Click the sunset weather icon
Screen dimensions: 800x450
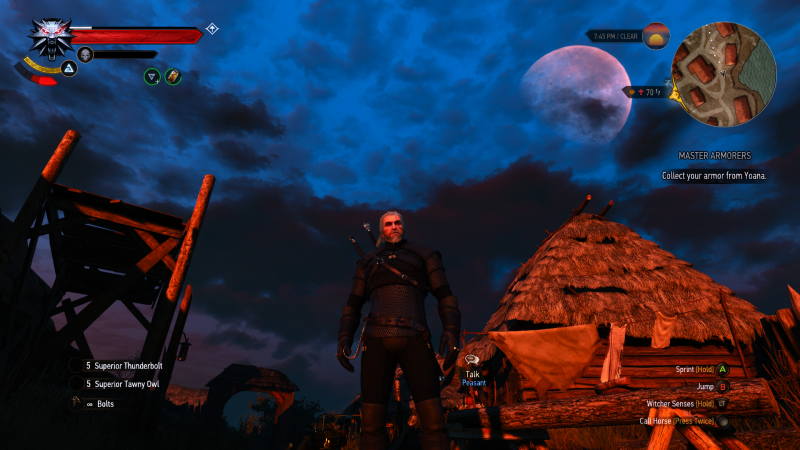[x=656, y=36]
